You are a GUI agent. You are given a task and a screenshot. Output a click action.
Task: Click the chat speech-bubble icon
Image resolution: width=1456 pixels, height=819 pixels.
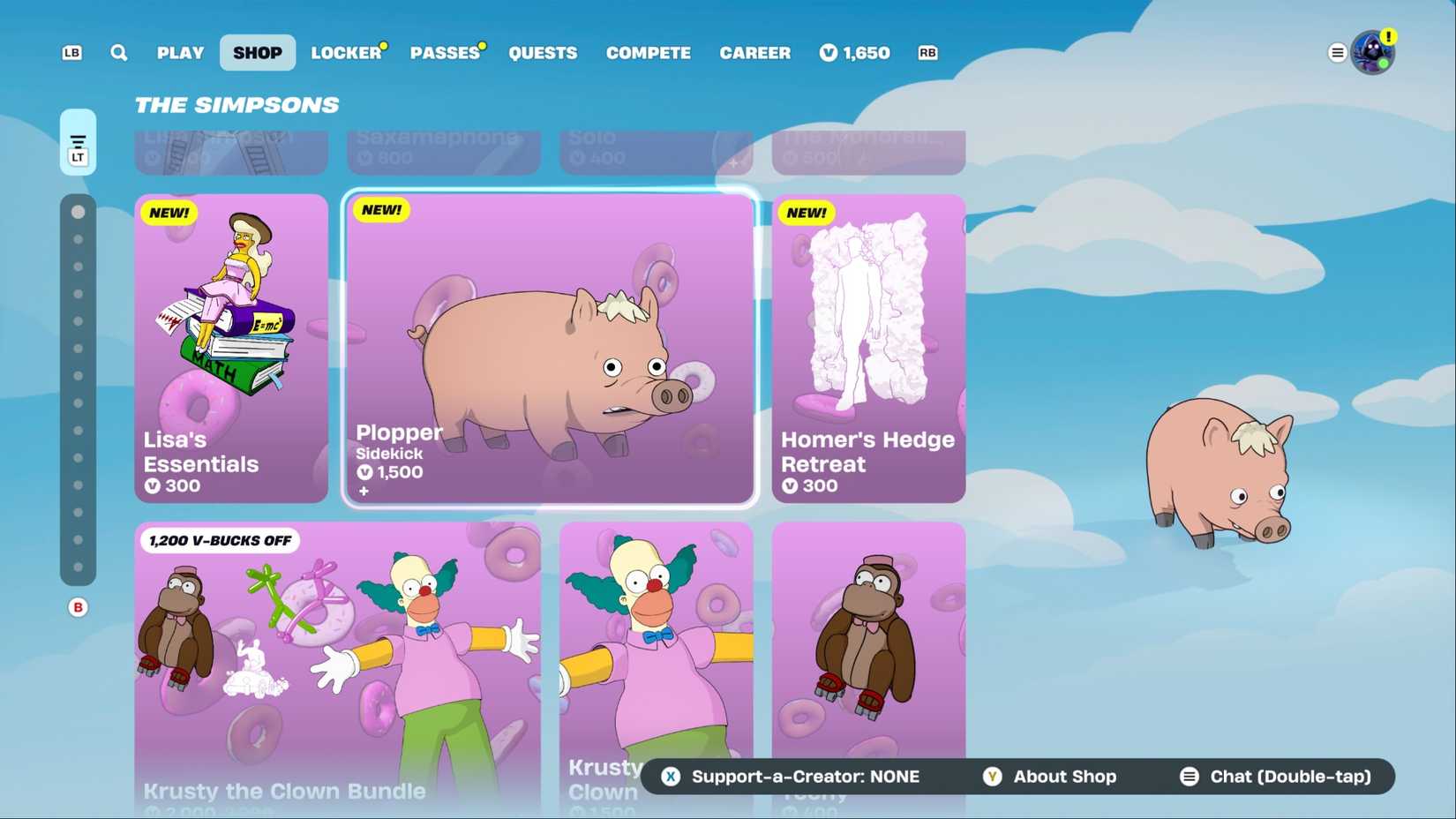1189,777
